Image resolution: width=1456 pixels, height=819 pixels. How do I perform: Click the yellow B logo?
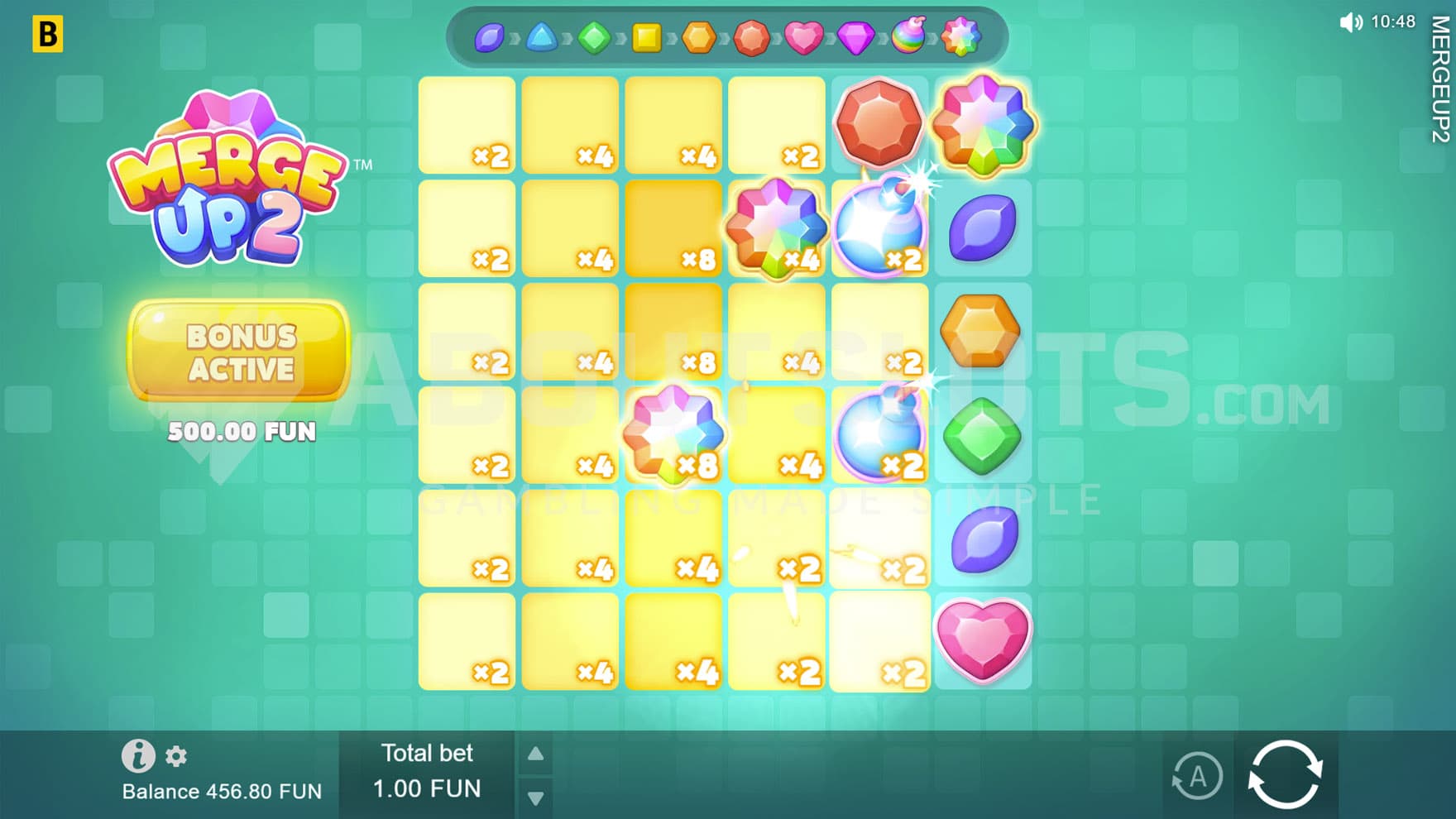point(48,35)
